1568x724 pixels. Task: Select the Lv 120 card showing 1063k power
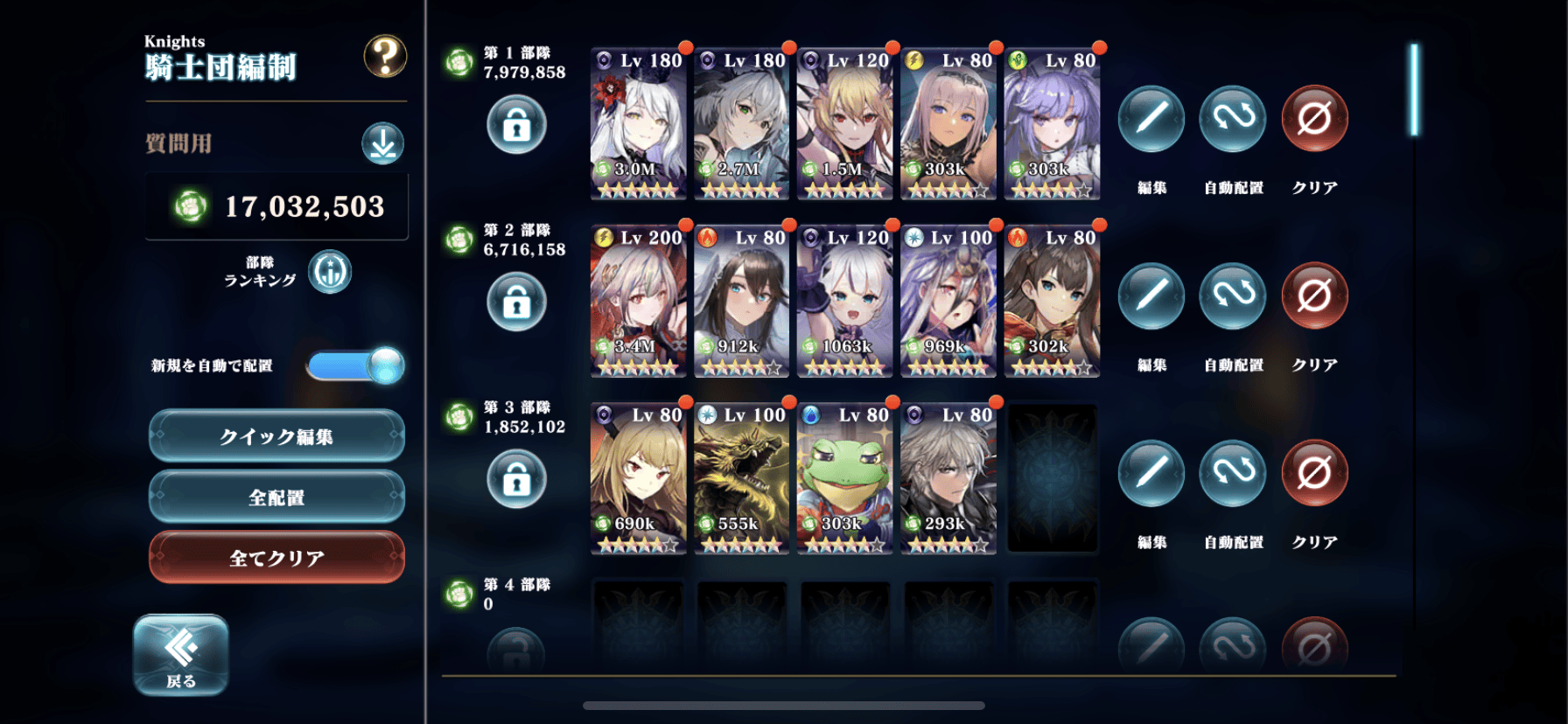(844, 301)
